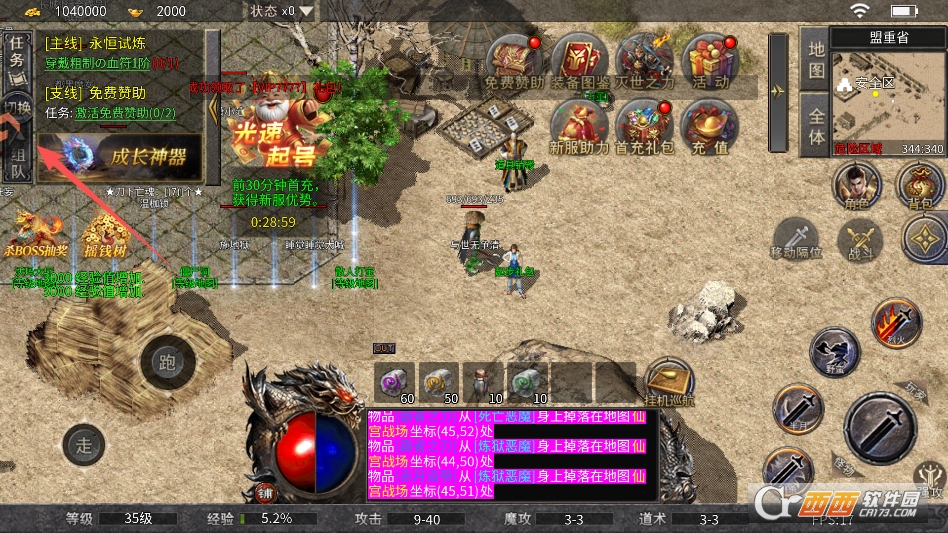This screenshot has height=533, width=948.
Task: Open the 免费赞助 treasure chest icon
Action: (514, 60)
